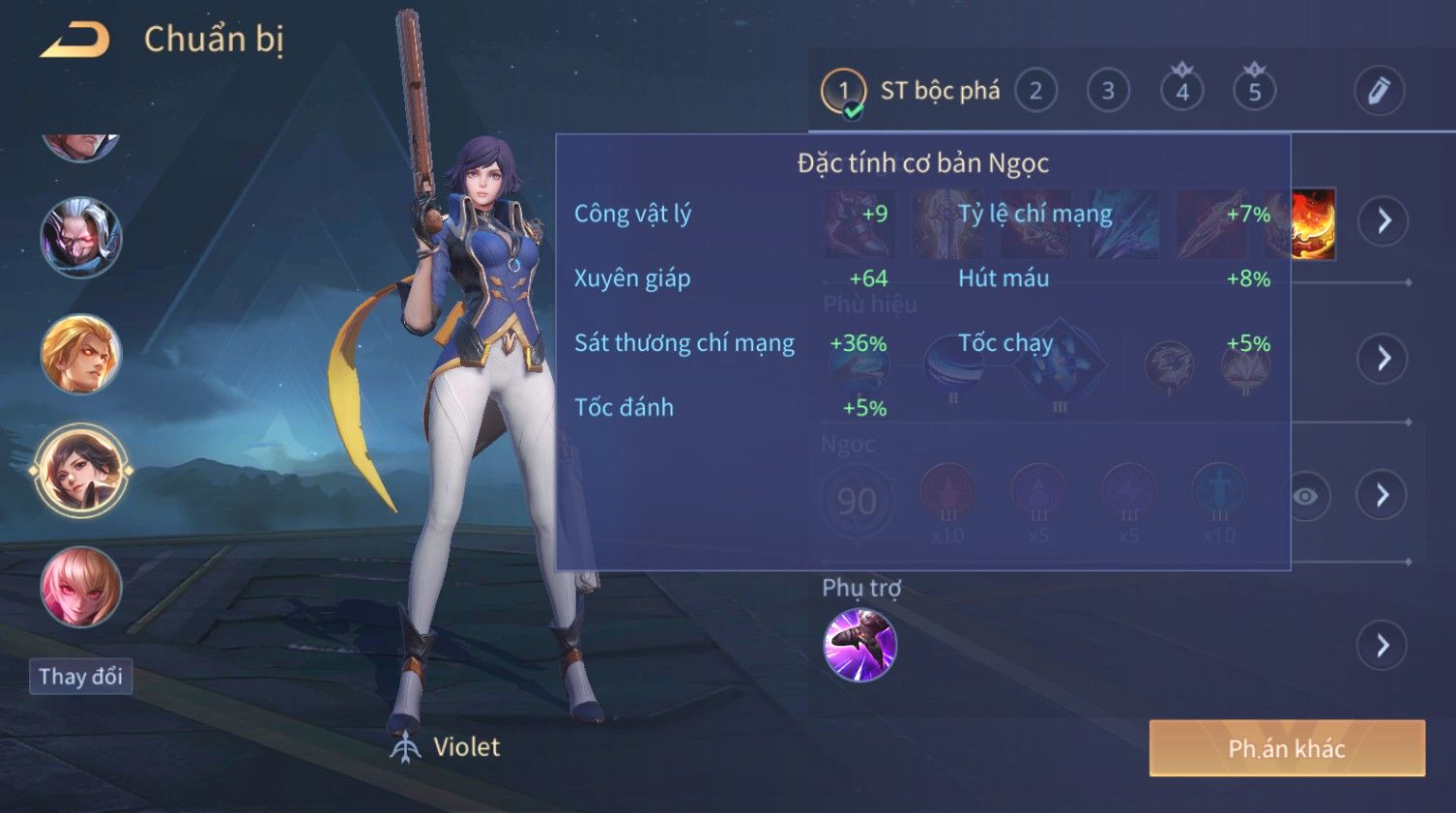
Task: Expand the Ngọc arcana section arrow
Action: (1383, 496)
